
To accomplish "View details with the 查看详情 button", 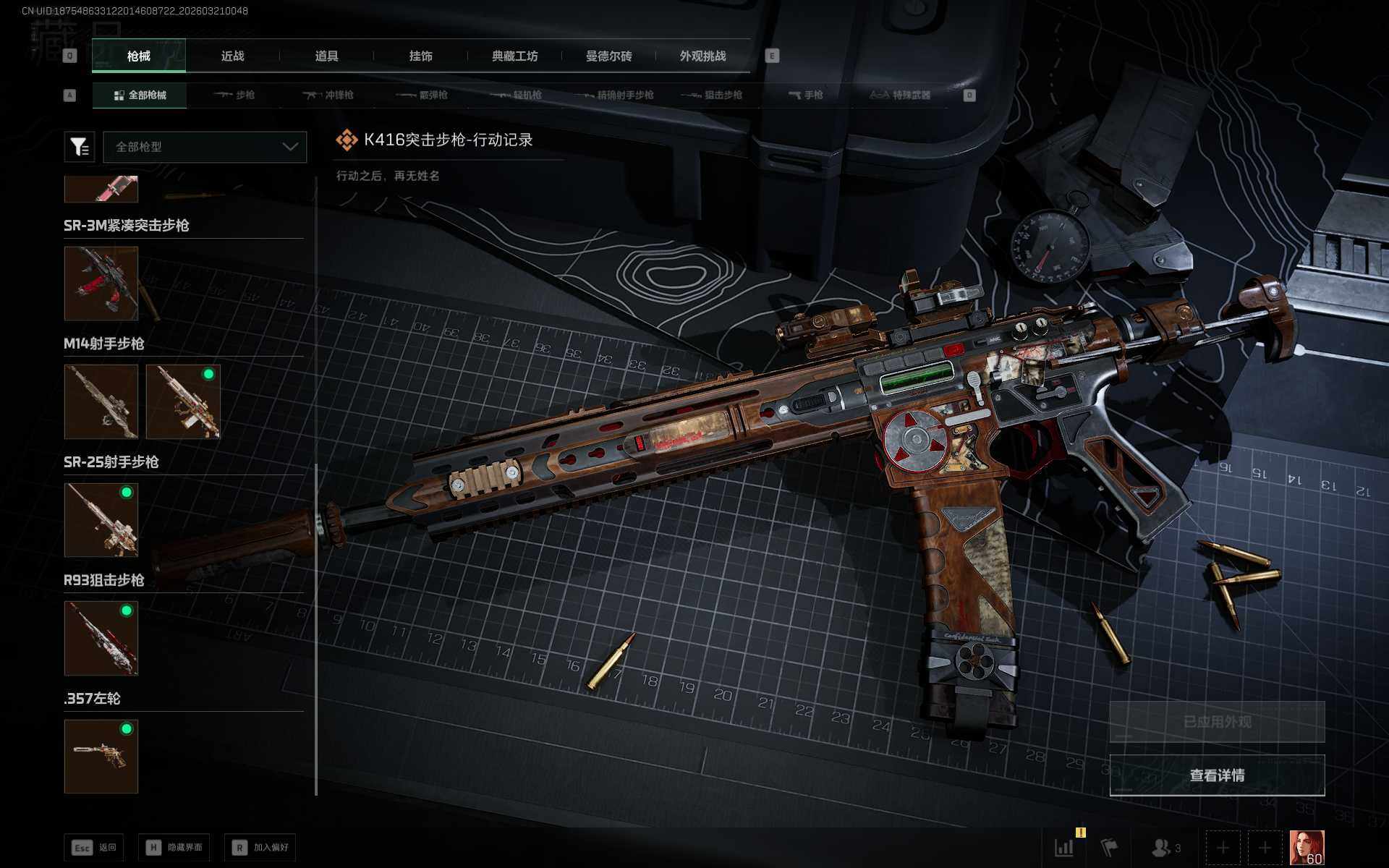I will pyautogui.click(x=1217, y=775).
